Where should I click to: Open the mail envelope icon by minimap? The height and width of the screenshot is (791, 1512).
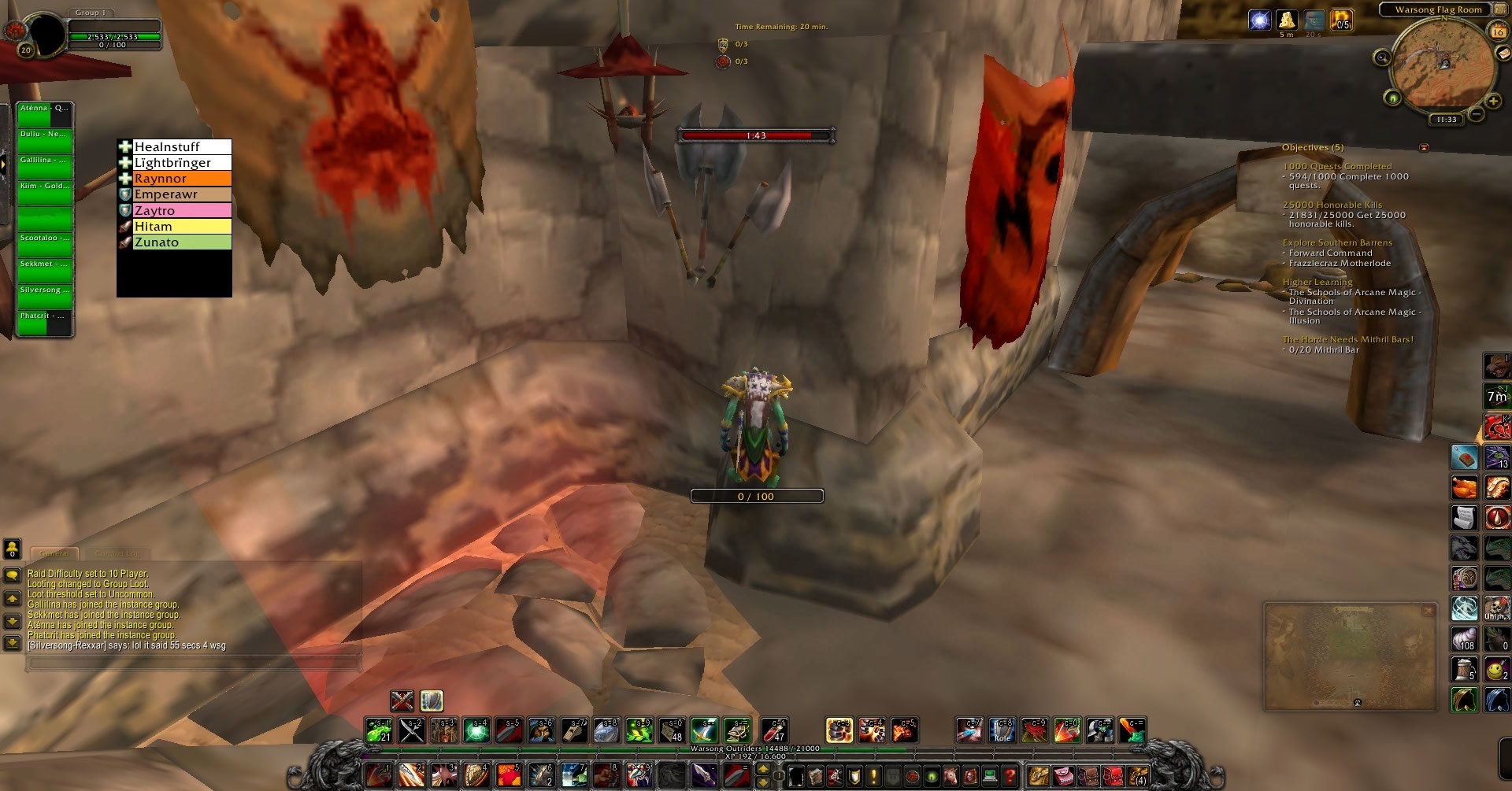[1505, 54]
